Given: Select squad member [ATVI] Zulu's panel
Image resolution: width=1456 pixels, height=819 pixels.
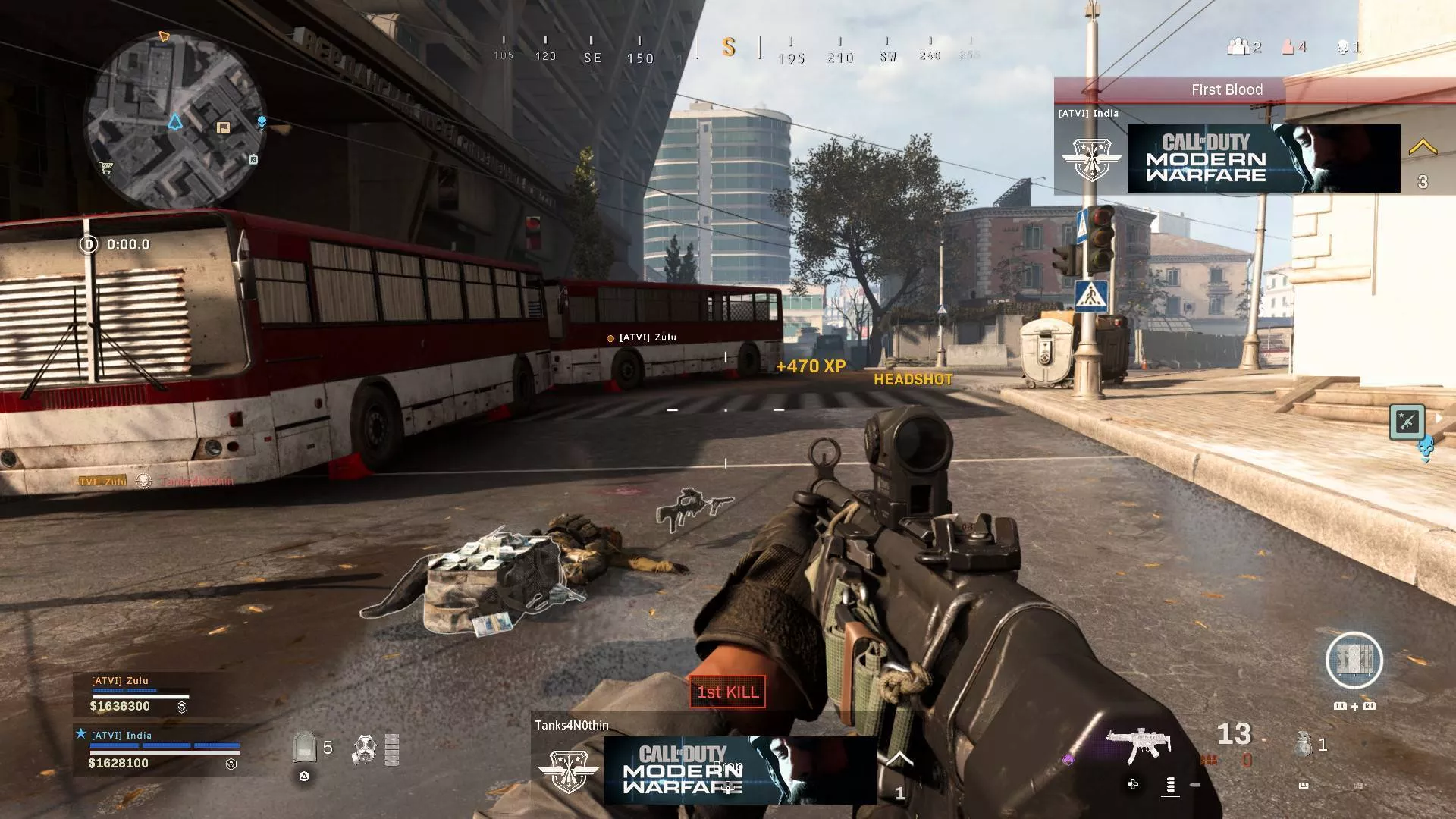Looking at the screenshot, I should [x=140, y=695].
